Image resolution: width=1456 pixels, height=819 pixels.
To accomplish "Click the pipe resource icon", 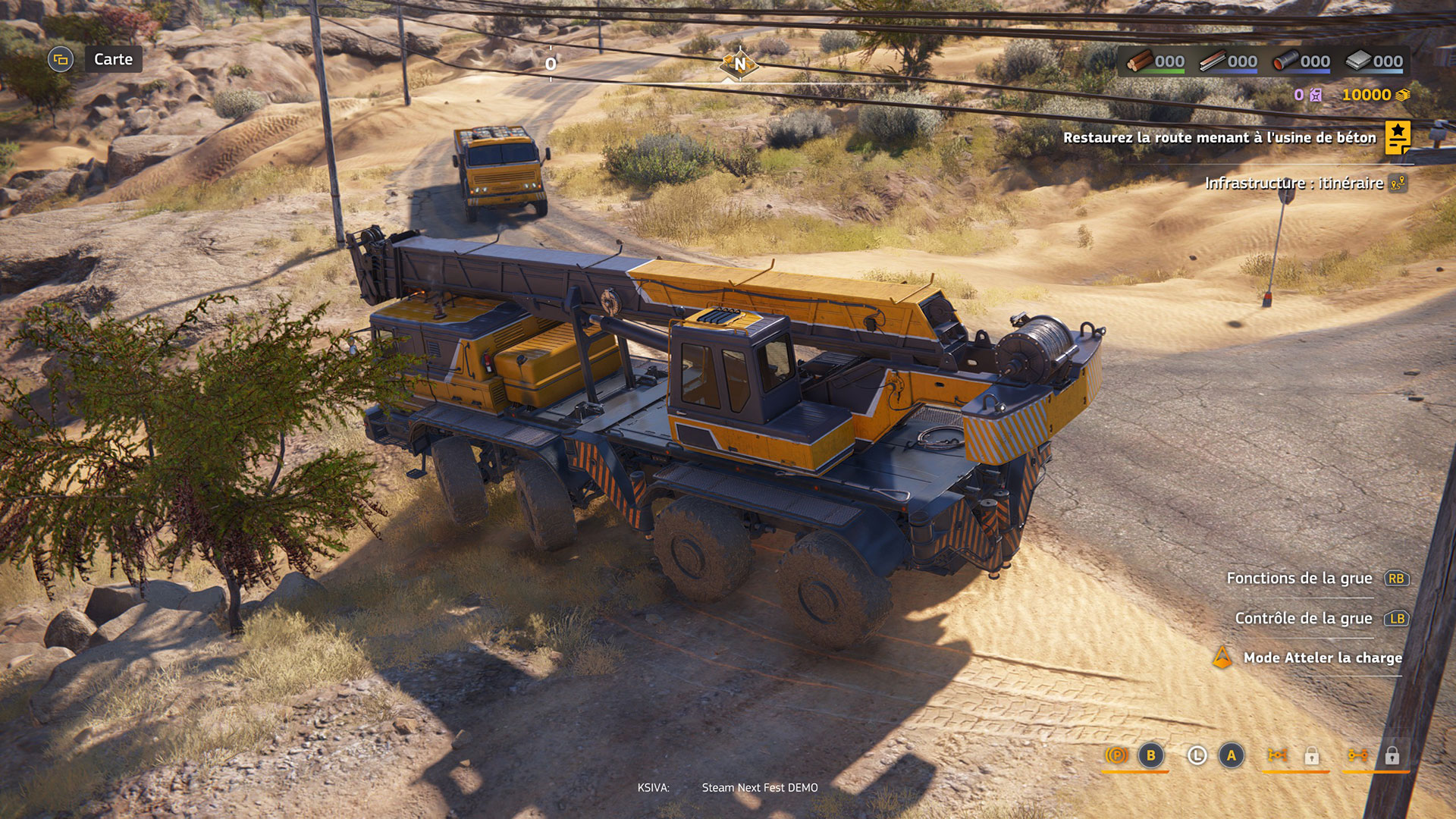I will (1285, 61).
